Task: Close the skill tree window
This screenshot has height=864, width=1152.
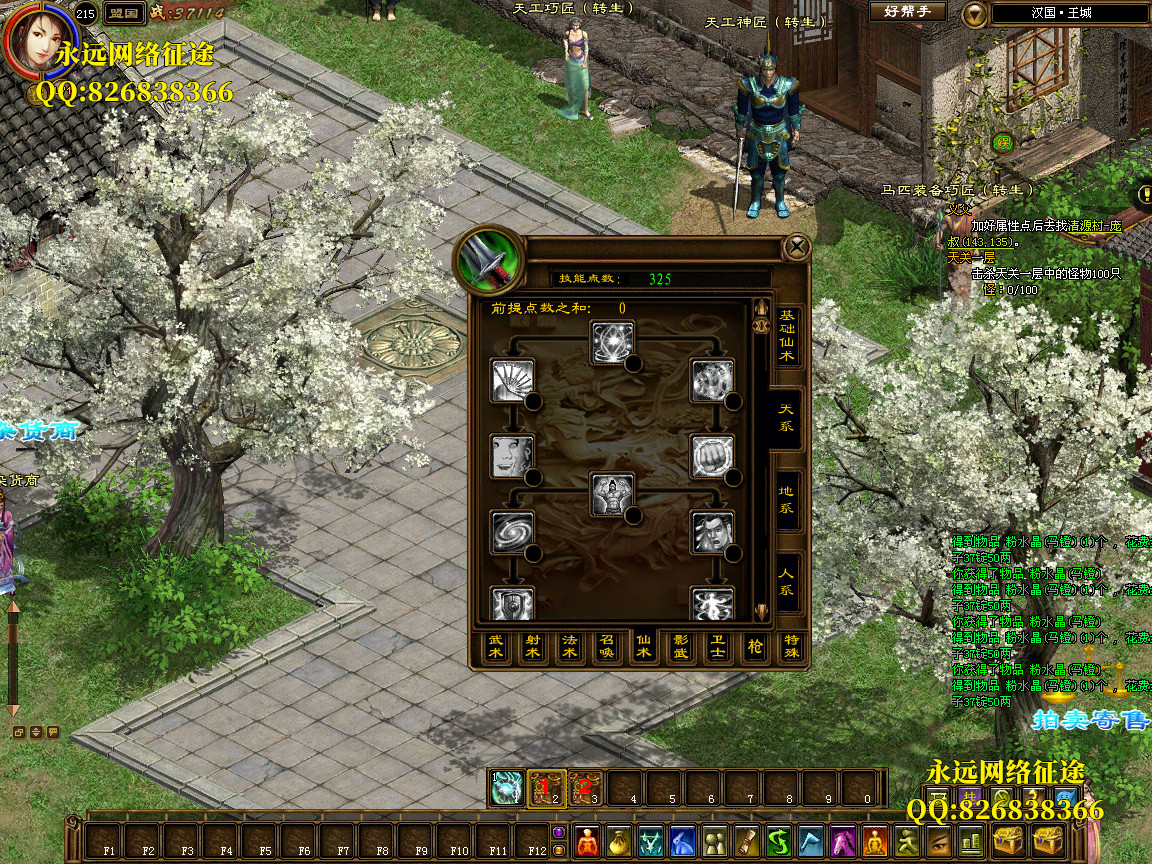Action: coord(796,246)
